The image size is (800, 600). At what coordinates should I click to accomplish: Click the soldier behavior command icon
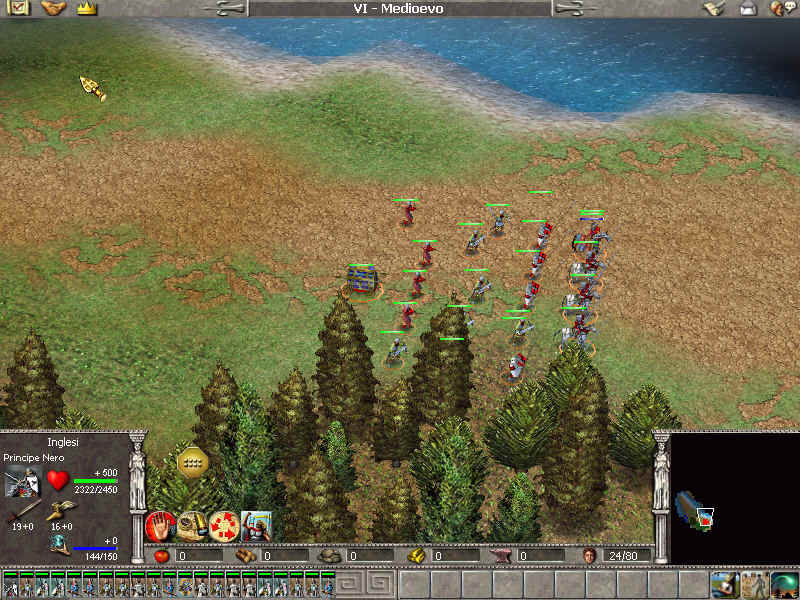pos(256,525)
